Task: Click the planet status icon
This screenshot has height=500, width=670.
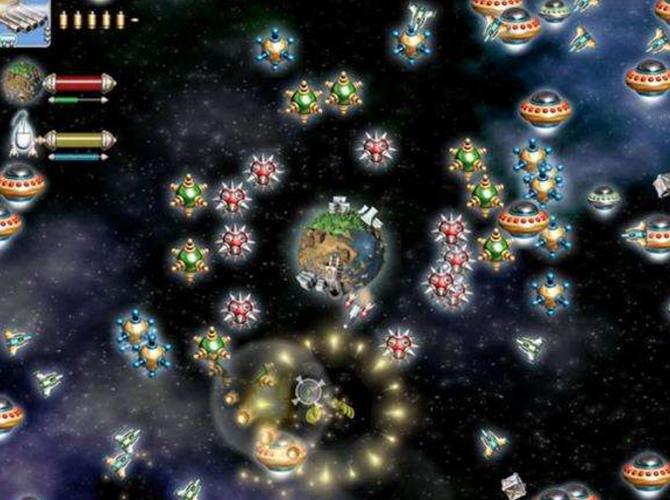Action: click(x=22, y=84)
